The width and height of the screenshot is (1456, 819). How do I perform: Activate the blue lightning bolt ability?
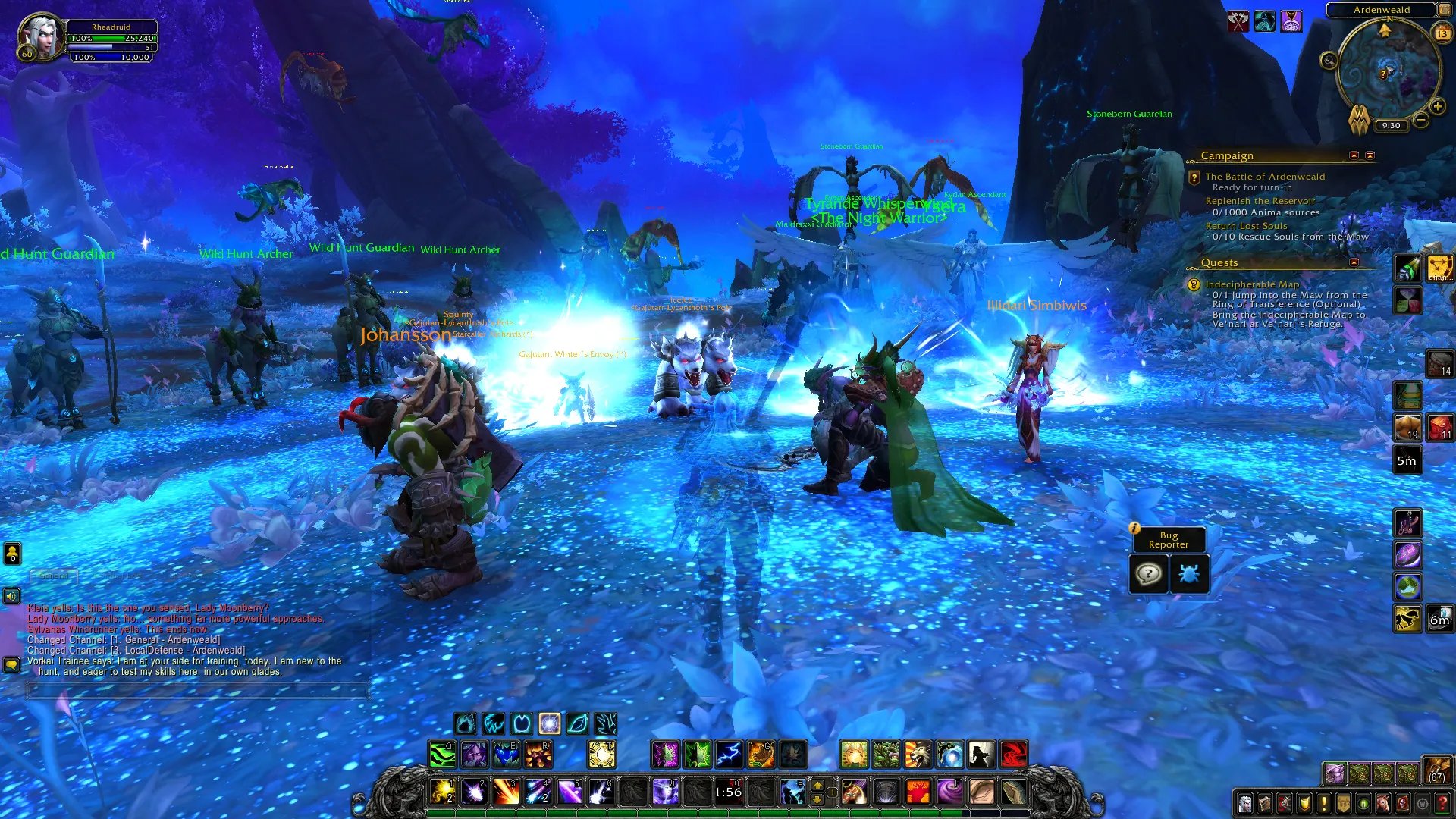(729, 755)
